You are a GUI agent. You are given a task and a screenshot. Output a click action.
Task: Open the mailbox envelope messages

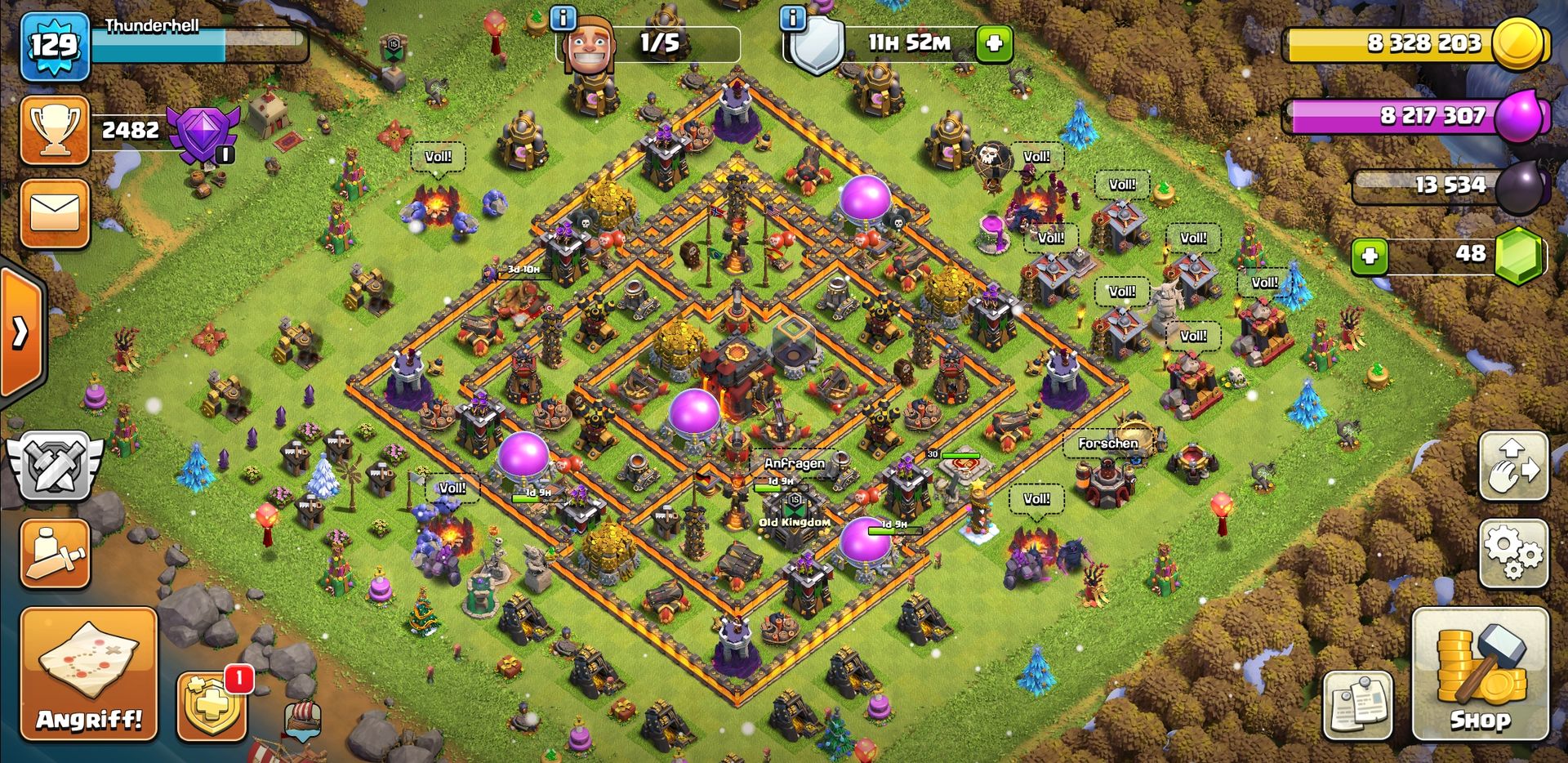pyautogui.click(x=55, y=212)
